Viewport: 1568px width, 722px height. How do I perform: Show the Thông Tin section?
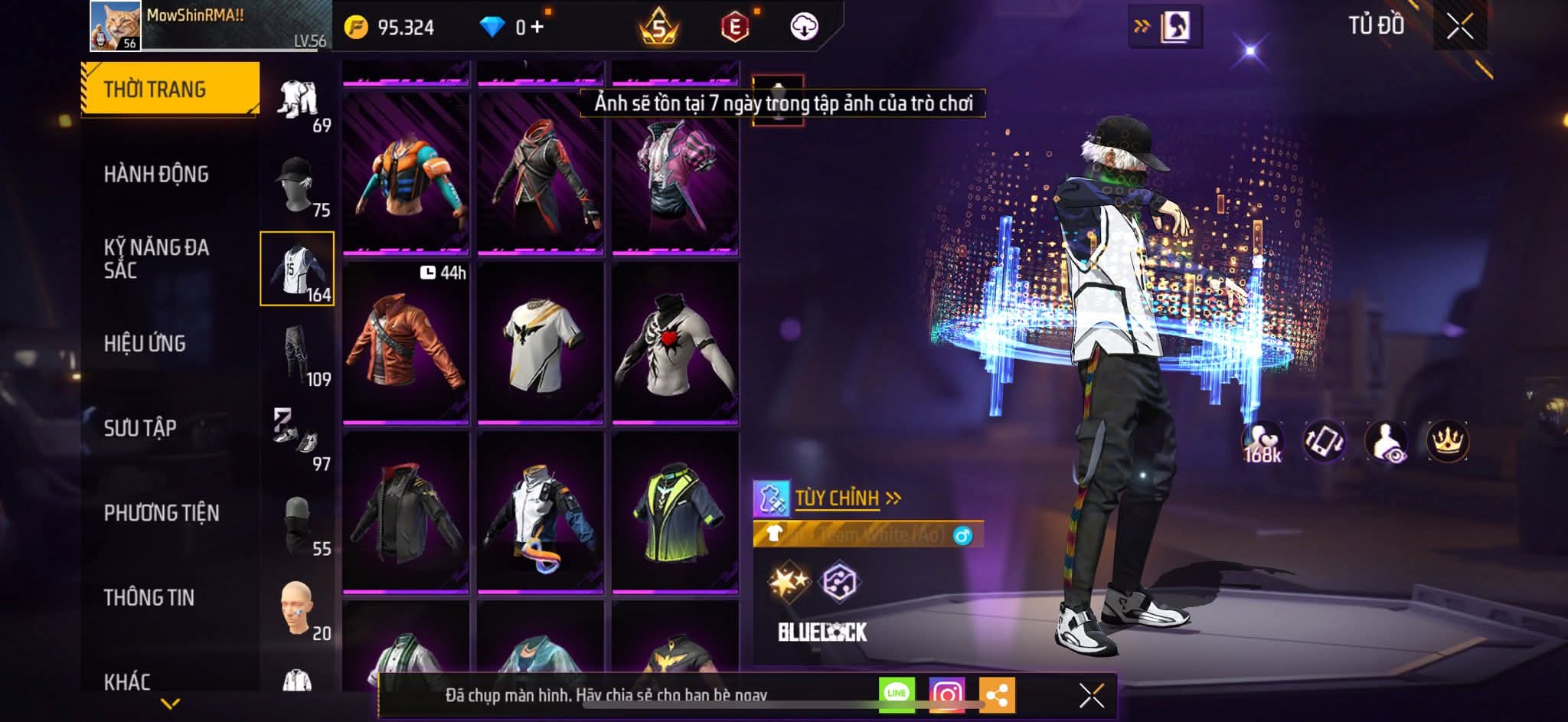pyautogui.click(x=149, y=598)
